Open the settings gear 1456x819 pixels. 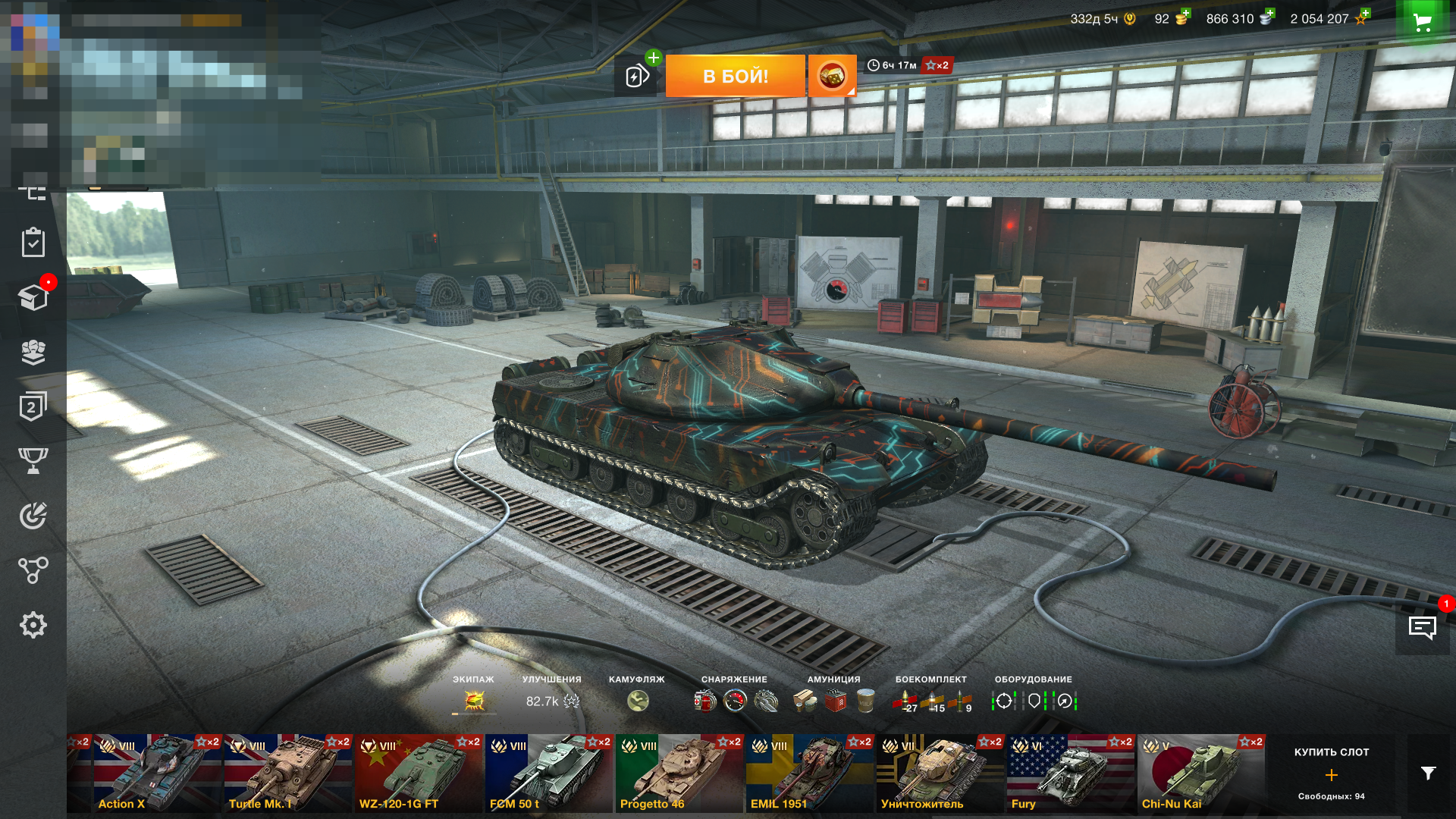(33, 625)
